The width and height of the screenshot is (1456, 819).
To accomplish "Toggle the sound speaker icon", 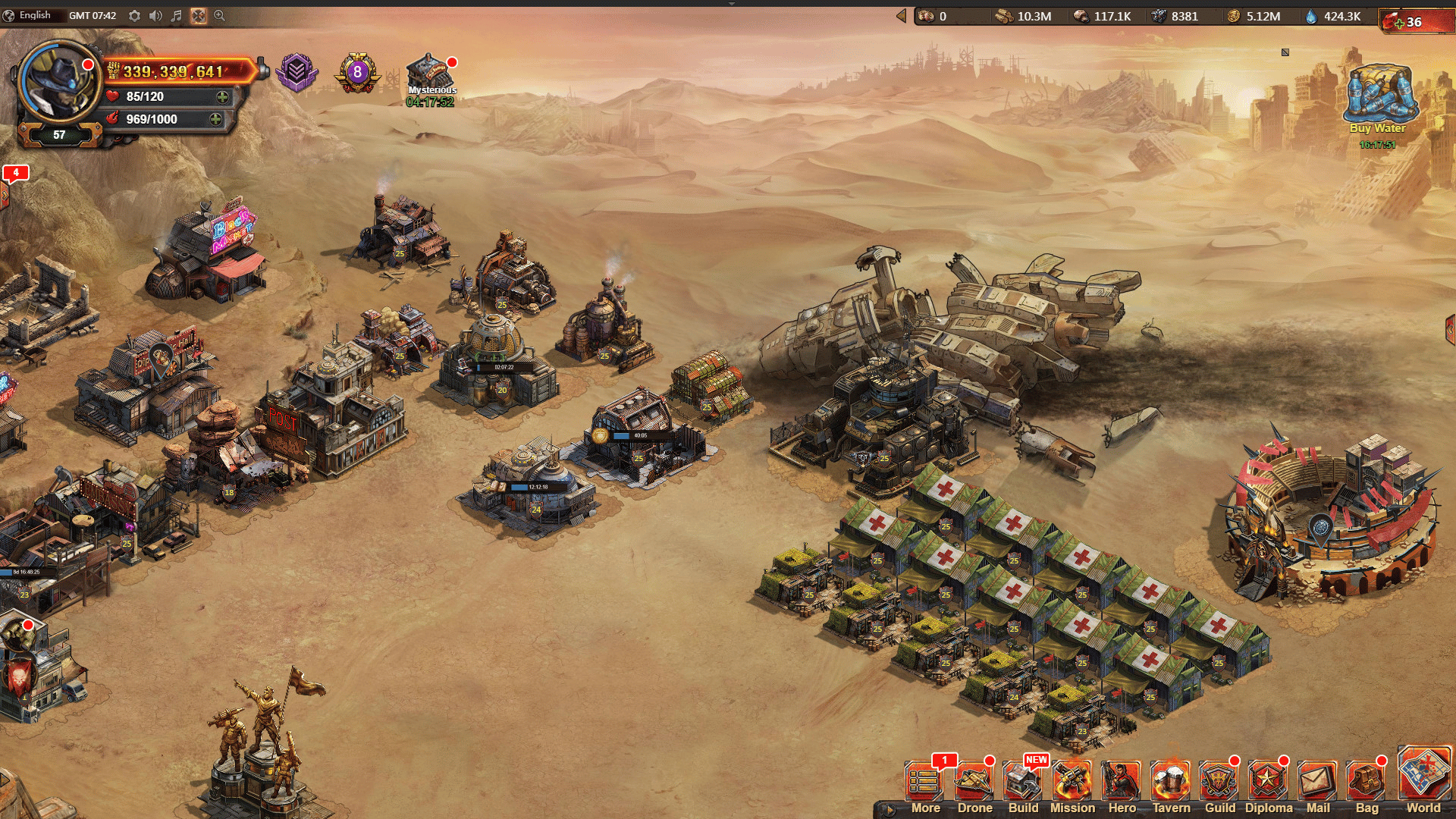I will [155, 16].
